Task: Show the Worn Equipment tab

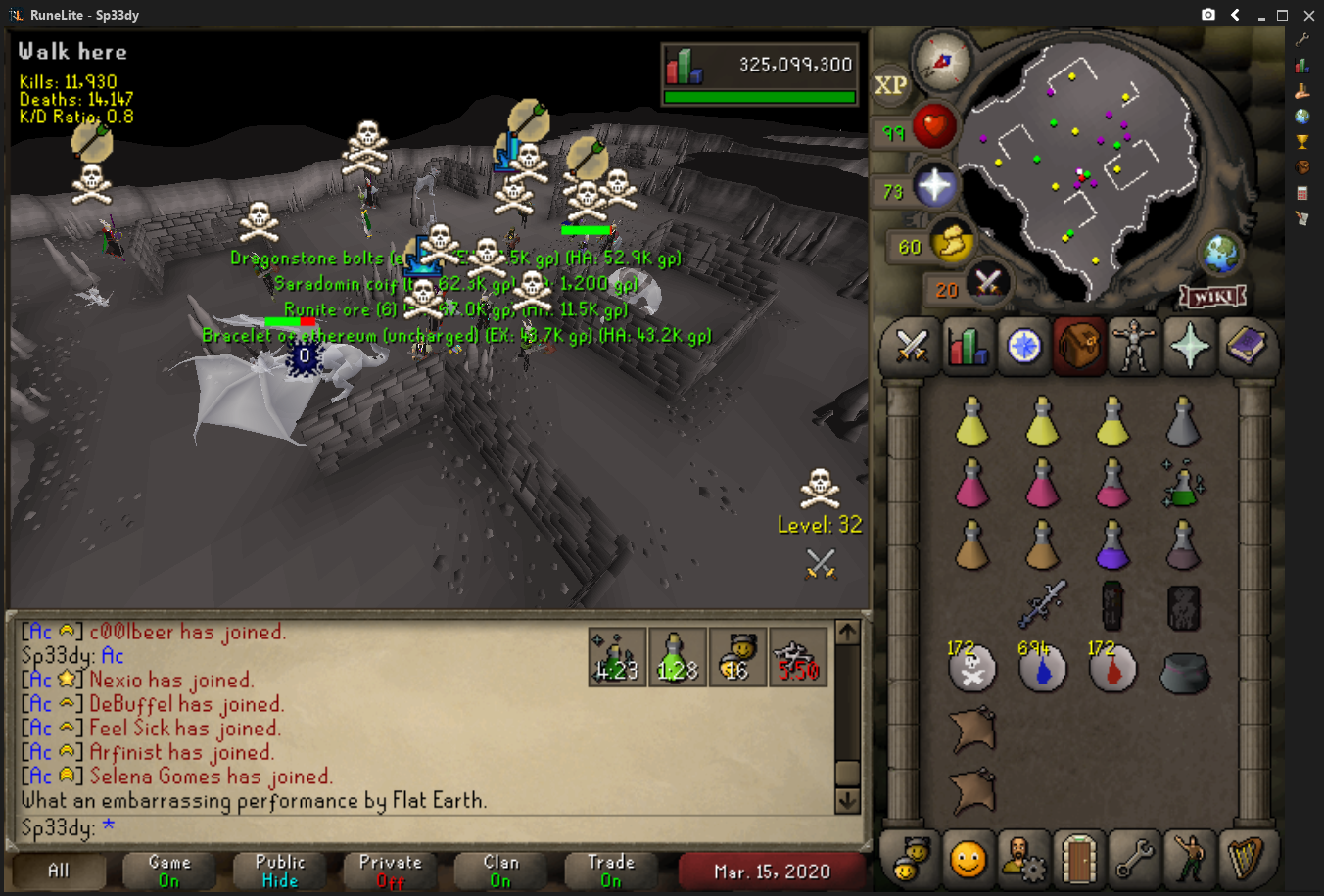Action: [1134, 346]
